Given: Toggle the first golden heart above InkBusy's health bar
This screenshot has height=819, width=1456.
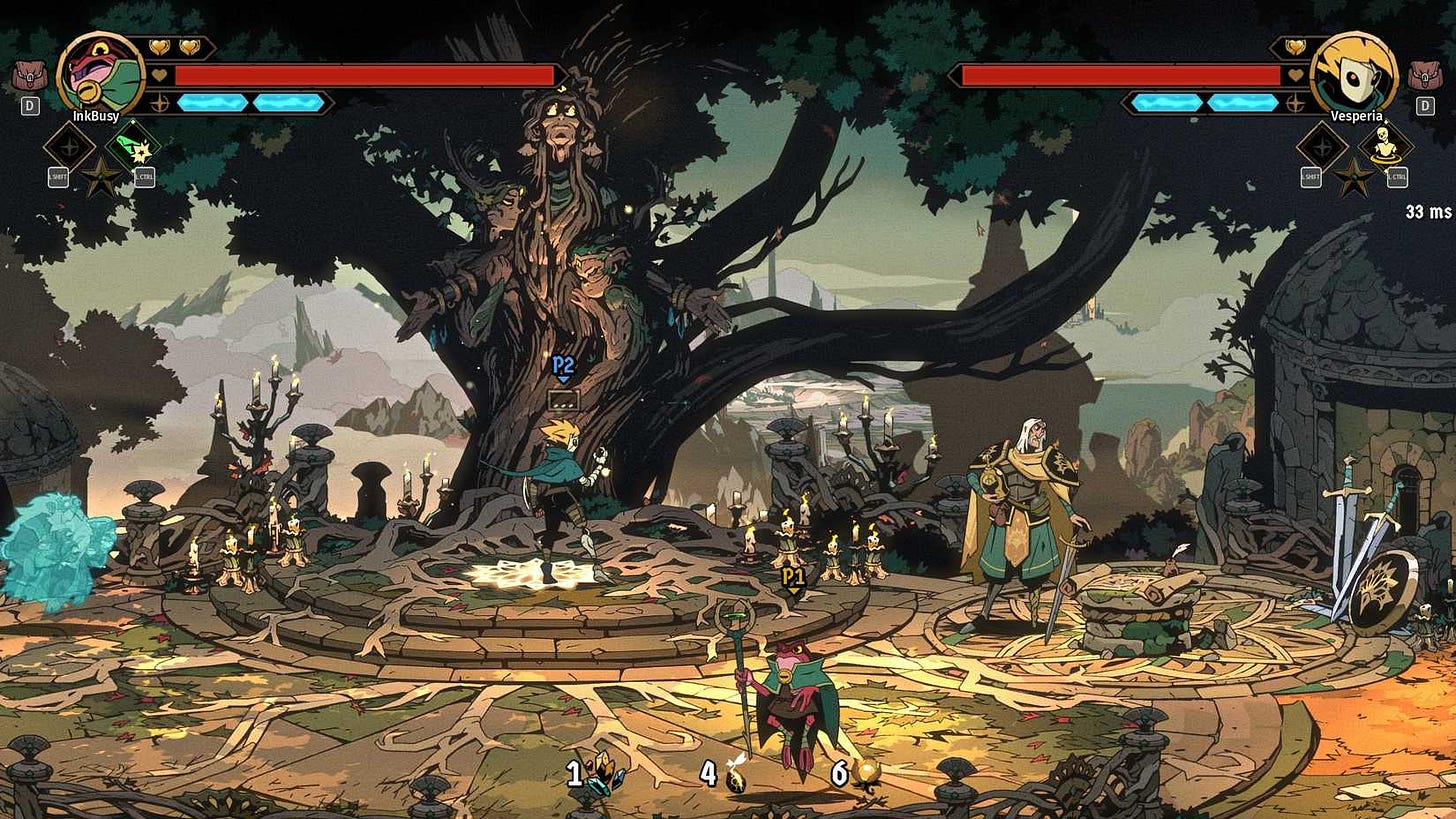Looking at the screenshot, I should pyautogui.click(x=159, y=48).
